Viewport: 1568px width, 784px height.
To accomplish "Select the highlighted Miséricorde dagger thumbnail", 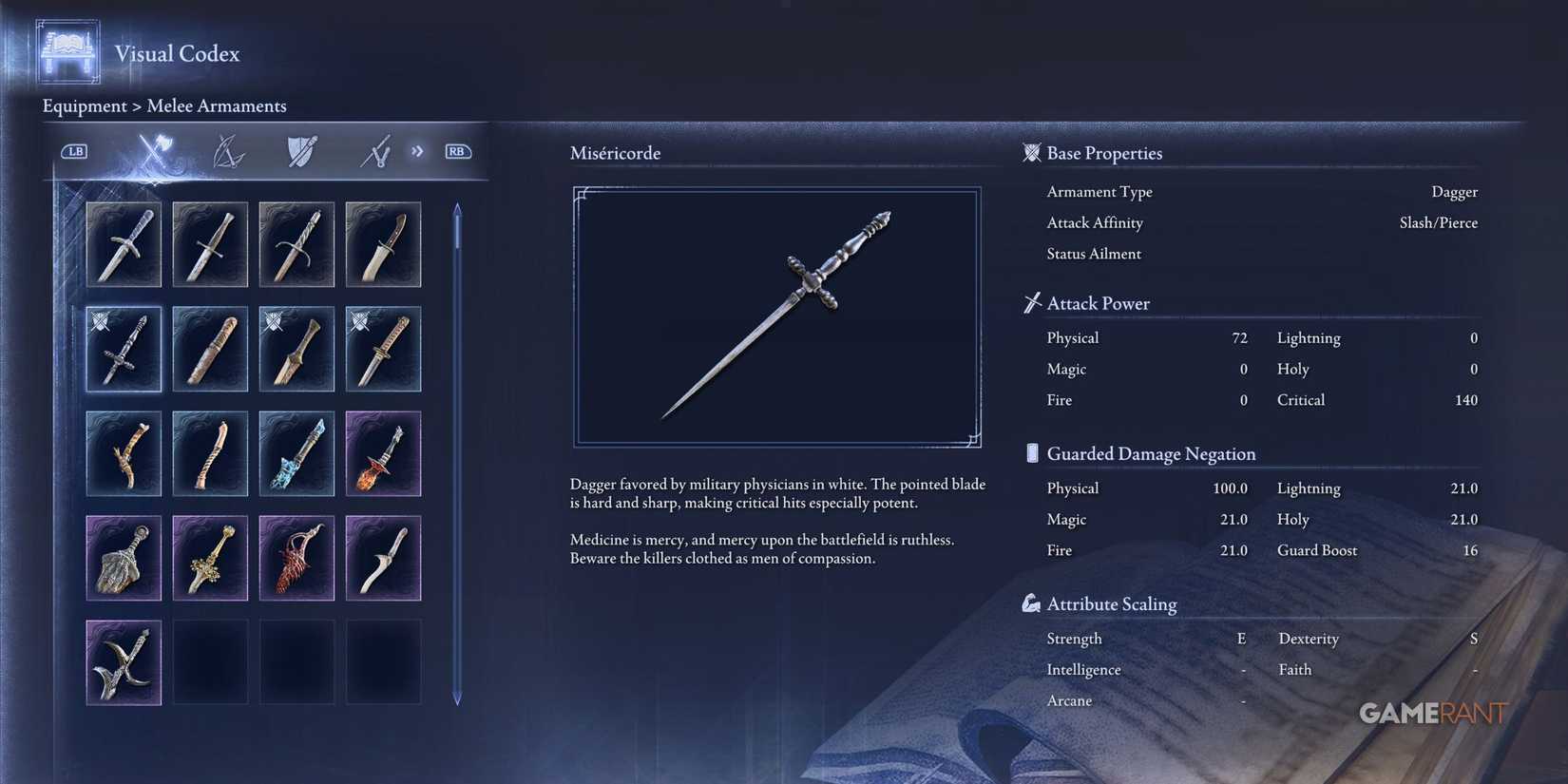I will [x=124, y=349].
